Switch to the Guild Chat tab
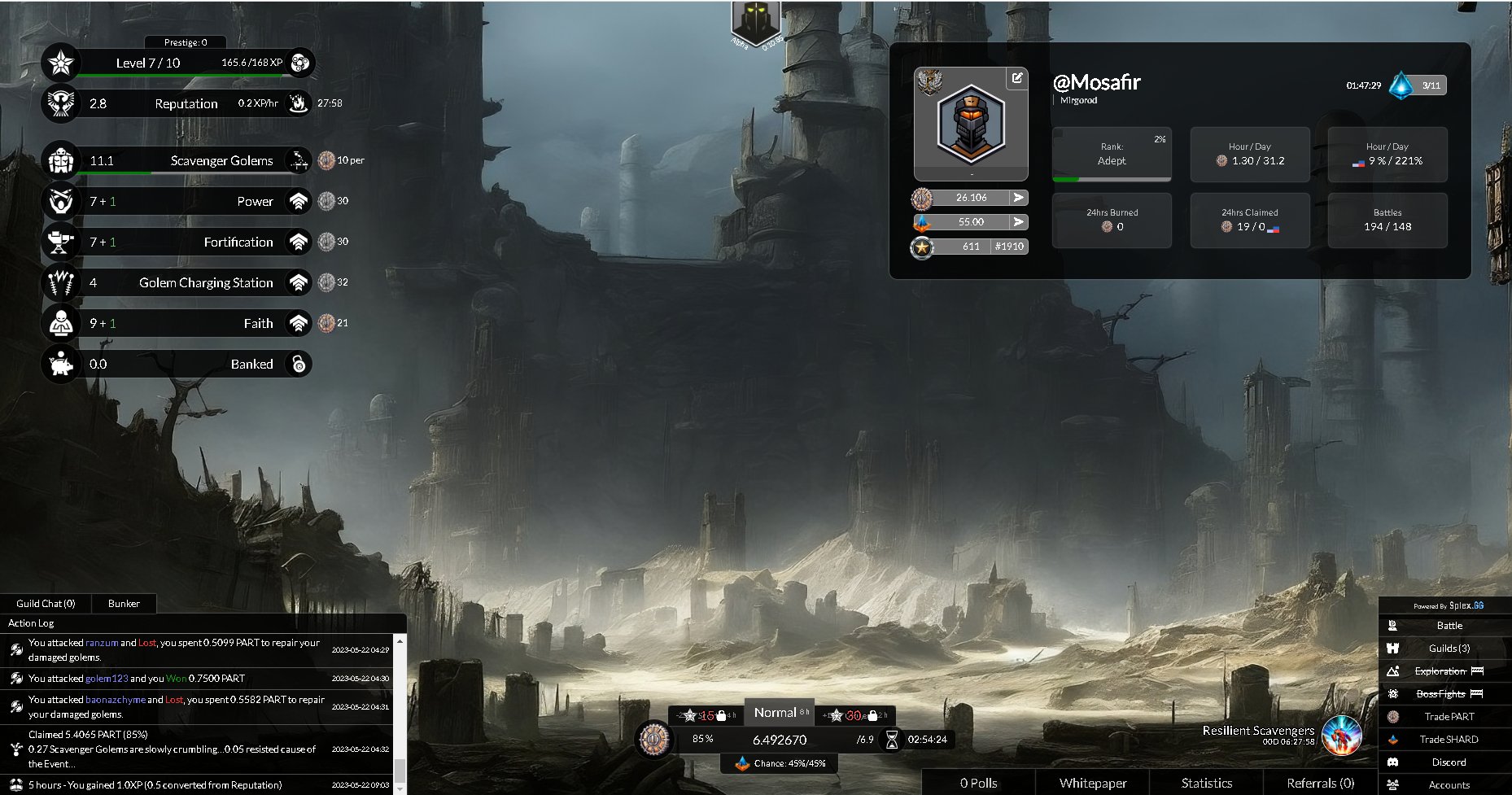This screenshot has height=795, width=1512. [46, 604]
